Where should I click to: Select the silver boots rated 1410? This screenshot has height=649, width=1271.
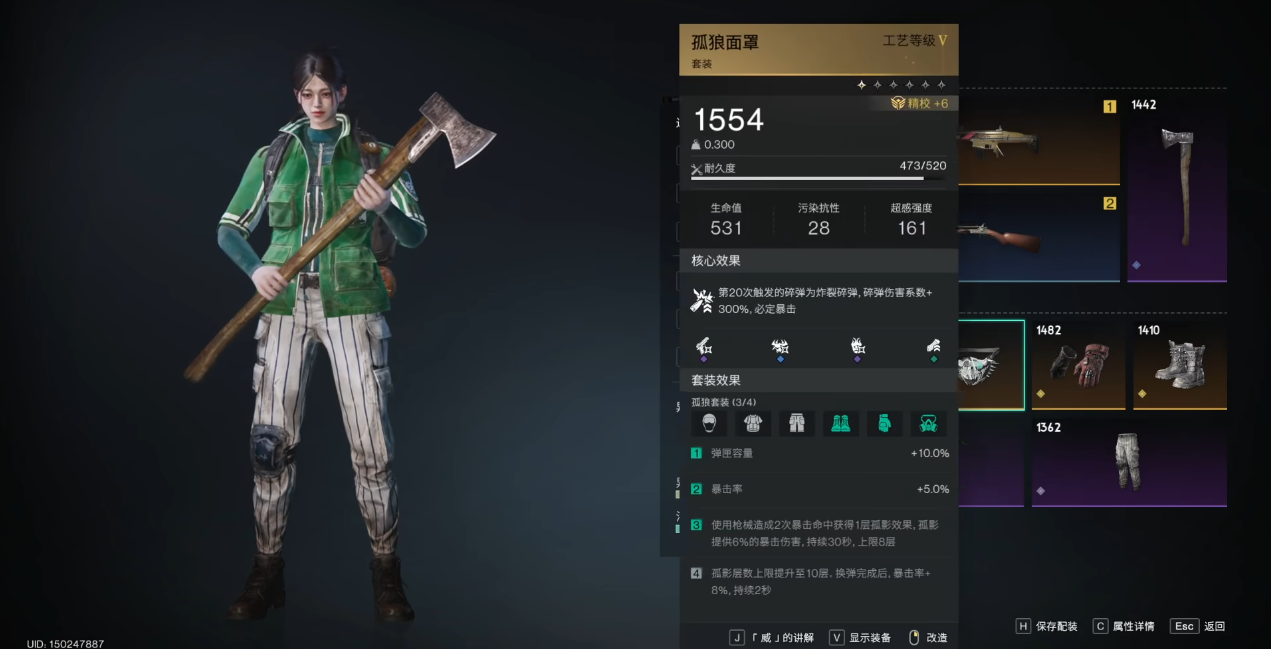(x=1180, y=365)
